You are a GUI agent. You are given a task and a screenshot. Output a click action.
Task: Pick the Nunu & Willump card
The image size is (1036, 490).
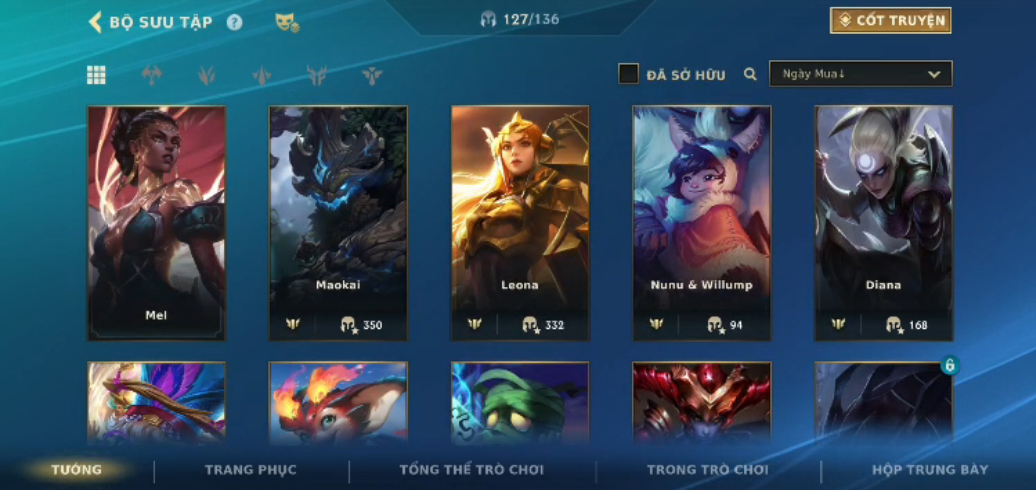click(x=701, y=222)
